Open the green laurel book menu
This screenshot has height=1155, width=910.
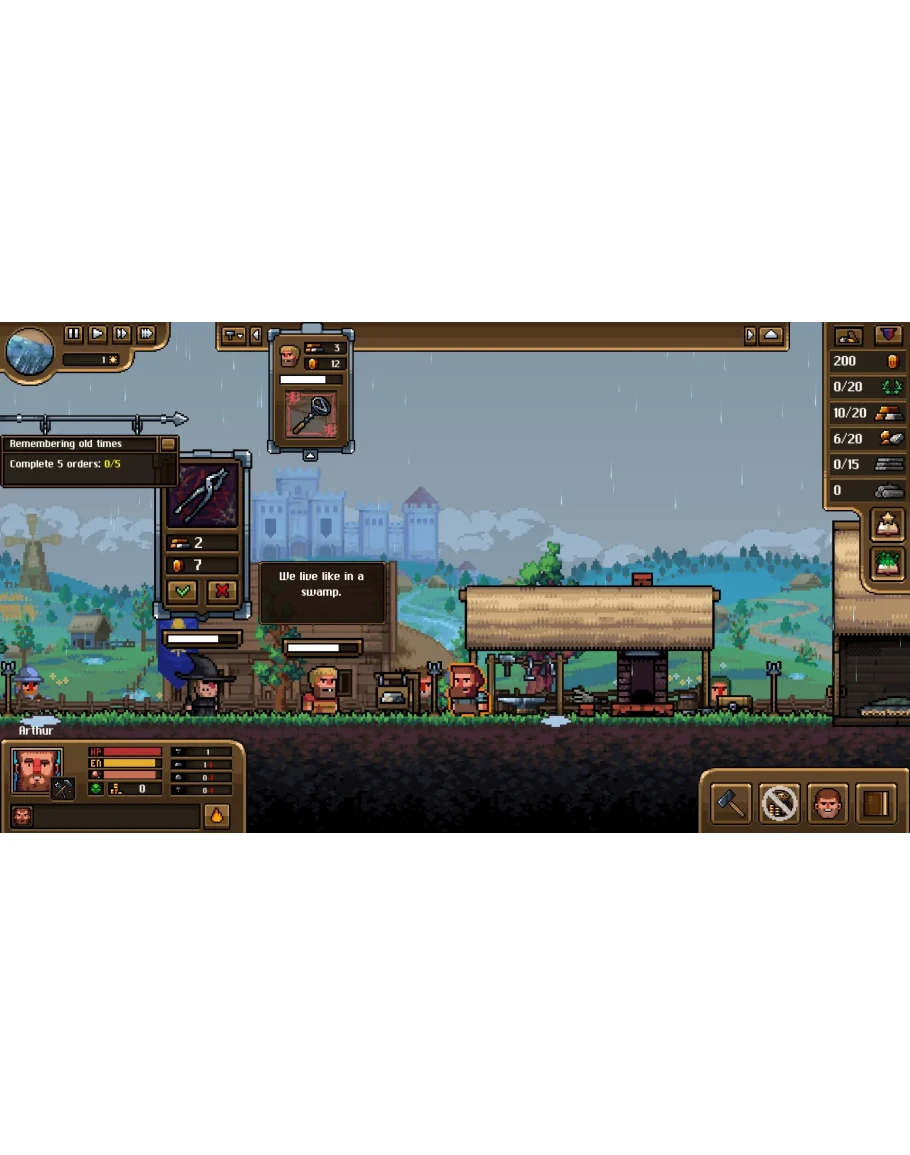point(887,563)
